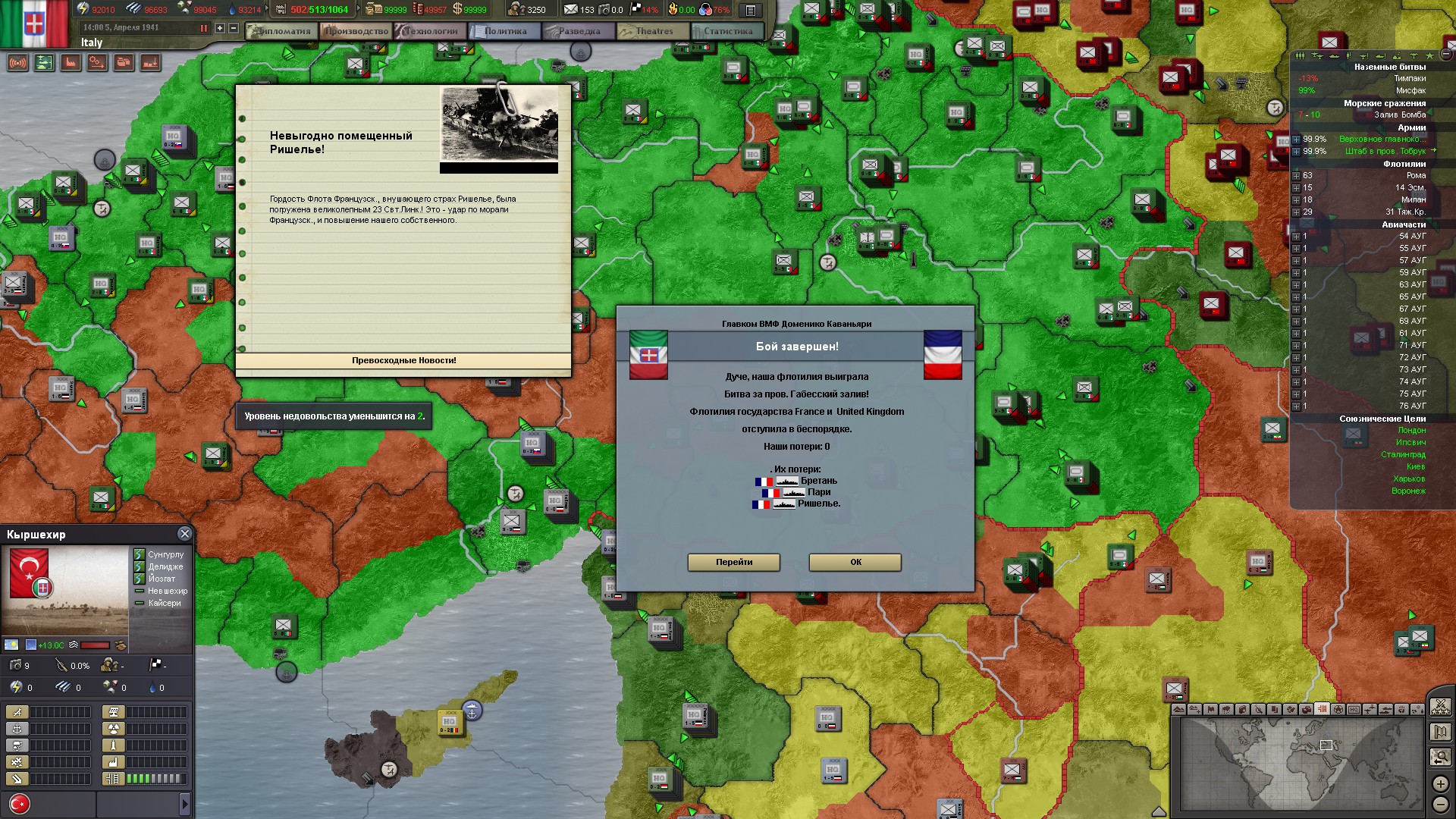Image resolution: width=1456 pixels, height=819 pixels.
Task: Zoom out with the minimap minus button
Action: tap(1440, 804)
